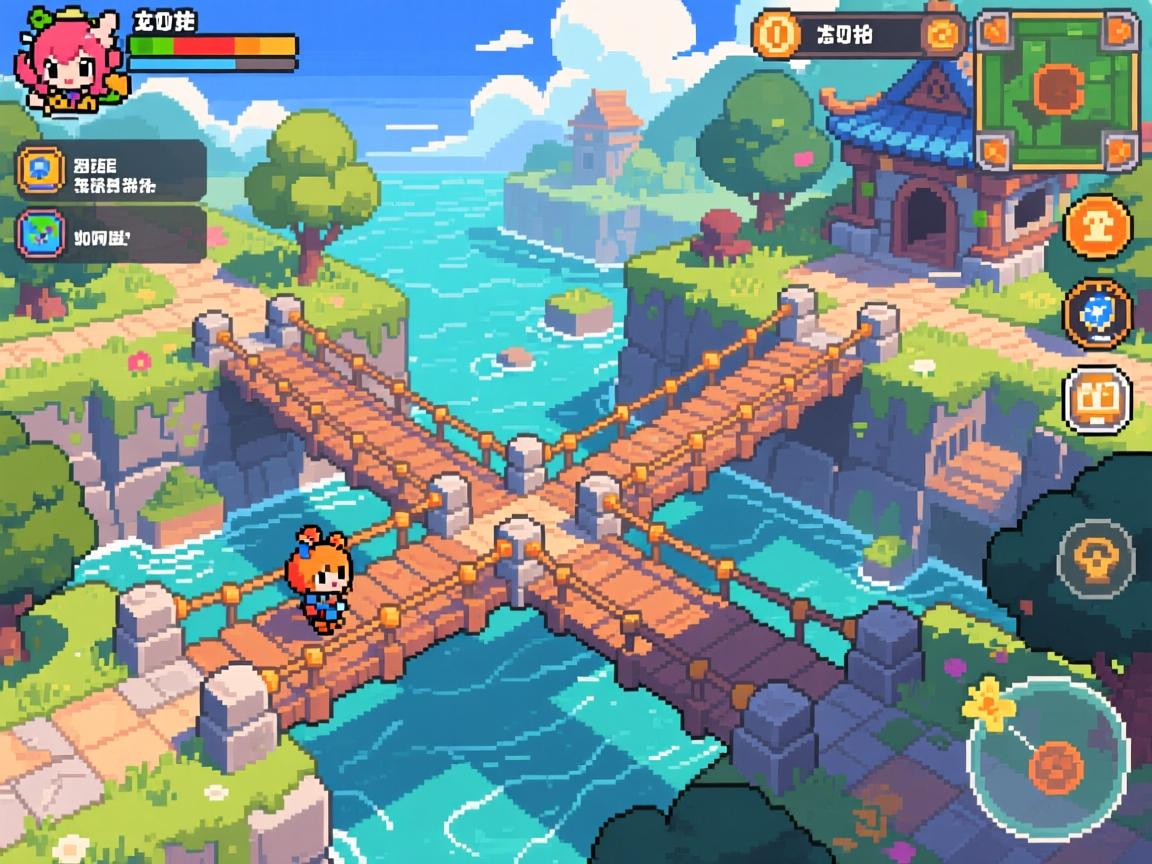Image resolution: width=1152 pixels, height=864 pixels.
Task: Tap the orange virtual joystick knob
Action: coord(1057,766)
